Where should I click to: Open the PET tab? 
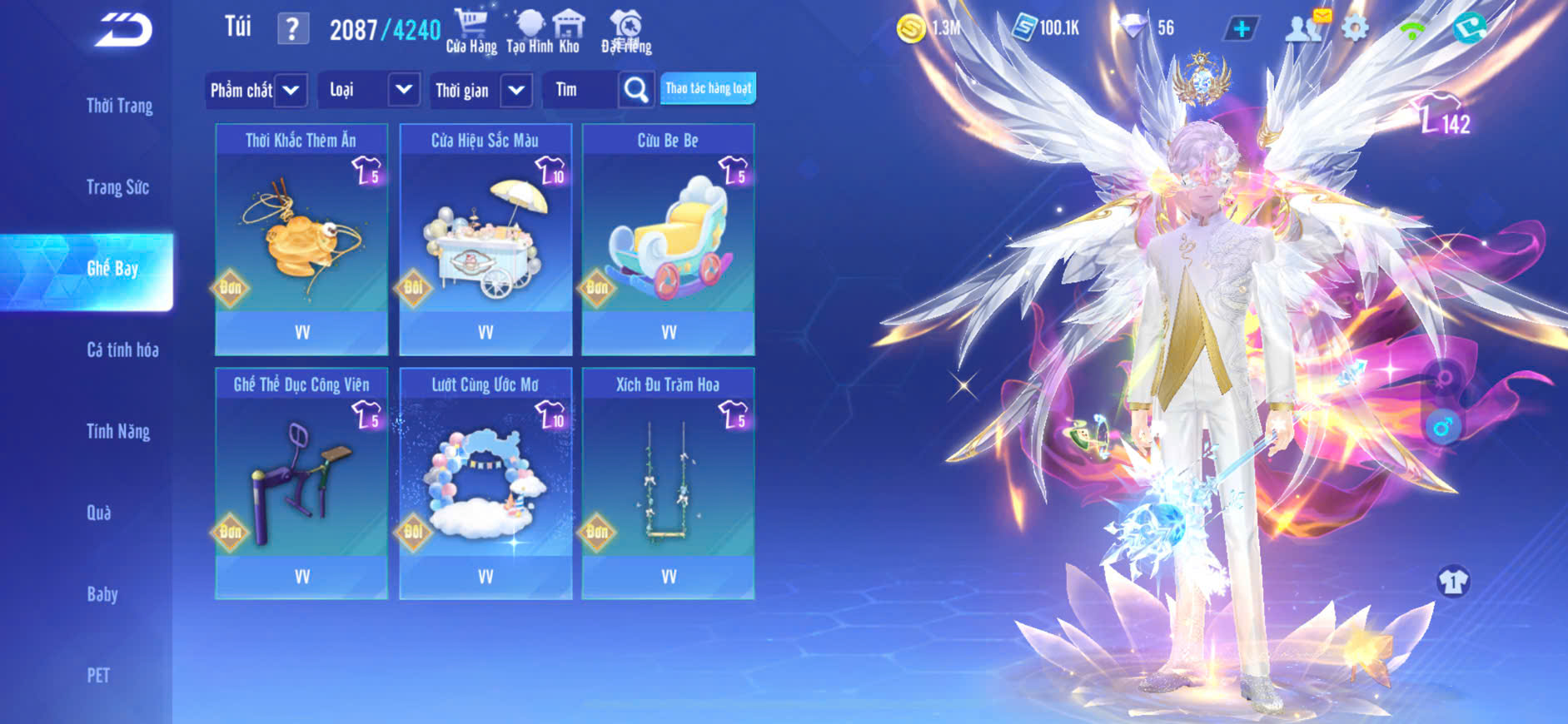click(x=98, y=675)
